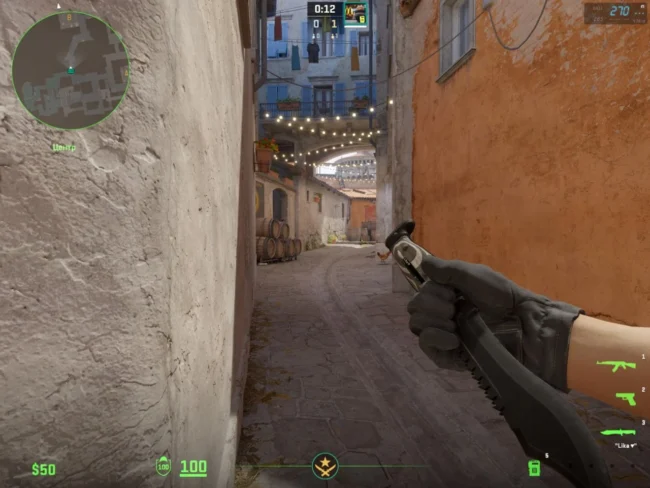Select the star rank emblem at bottom center
The image size is (650, 488).
point(325,466)
